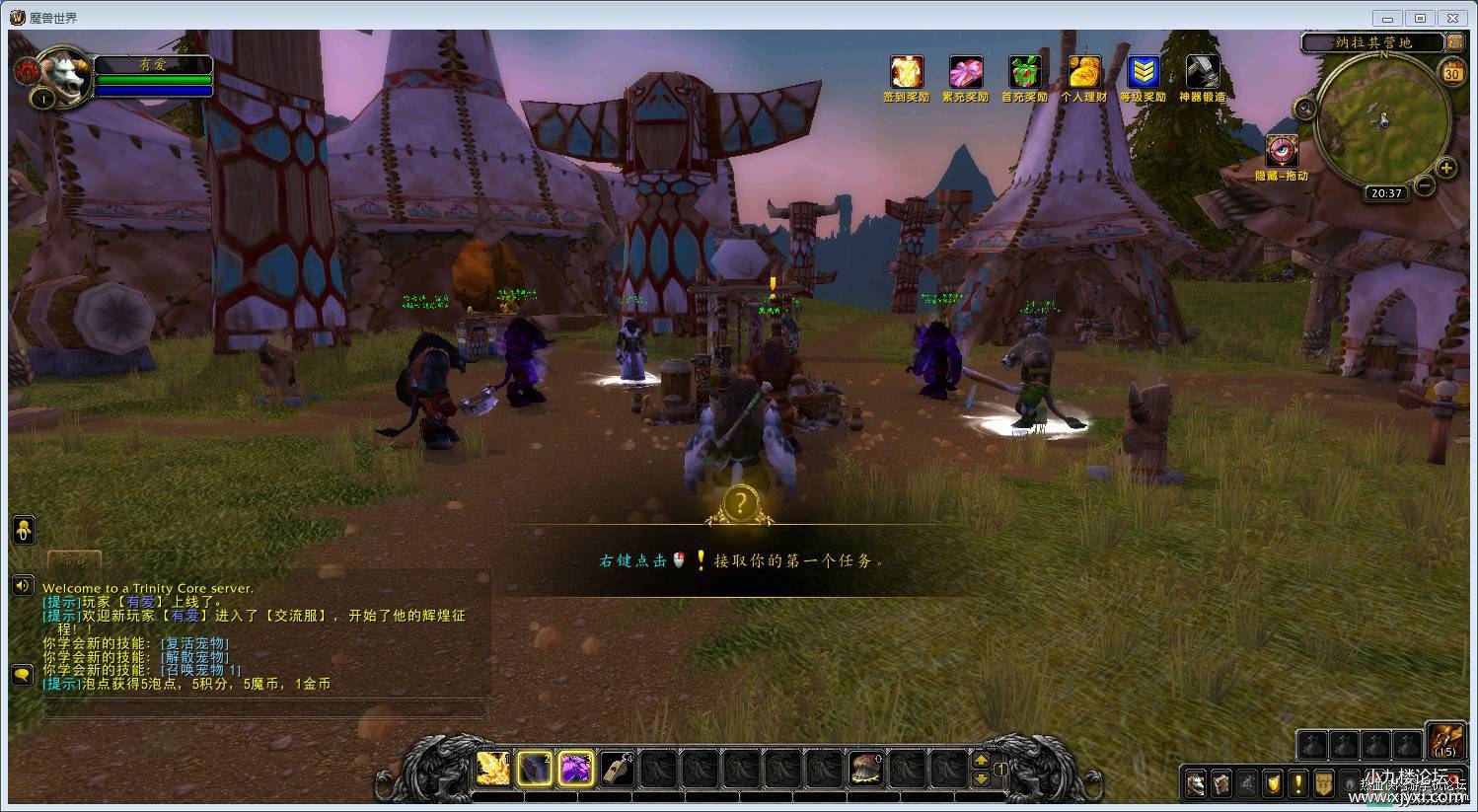This screenshot has height=812, width=1478.
Task: Use the whistle item in hotbar slot 4
Action: coord(618,769)
